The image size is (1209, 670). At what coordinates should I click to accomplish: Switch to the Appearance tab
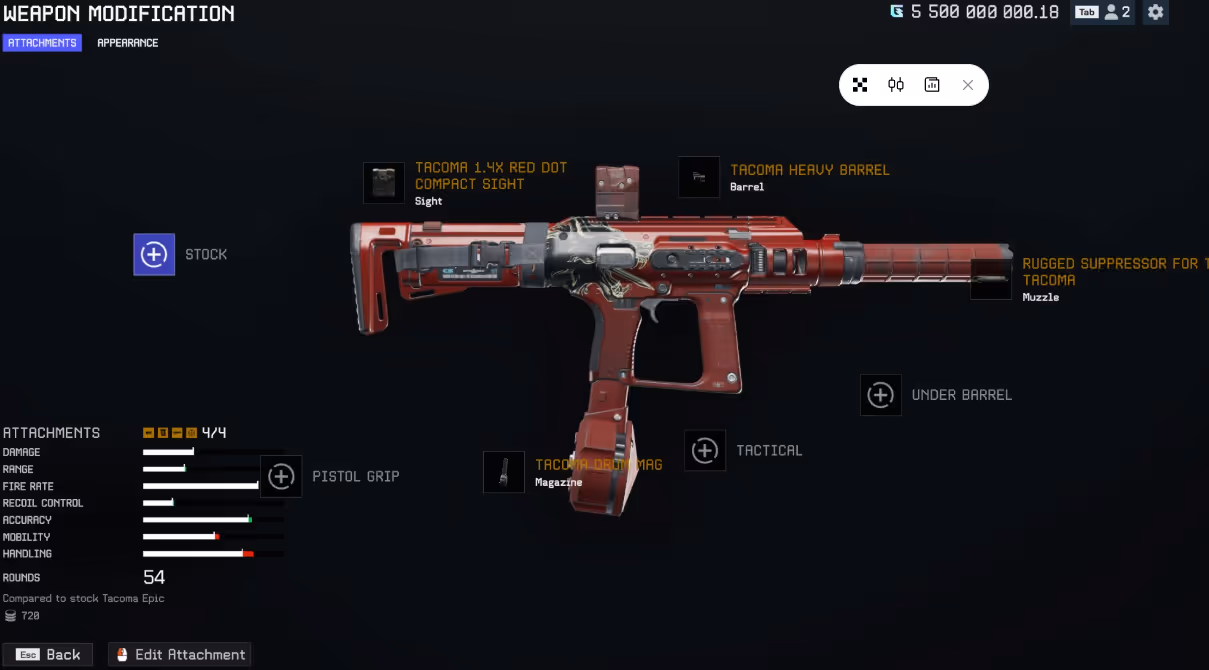(127, 43)
